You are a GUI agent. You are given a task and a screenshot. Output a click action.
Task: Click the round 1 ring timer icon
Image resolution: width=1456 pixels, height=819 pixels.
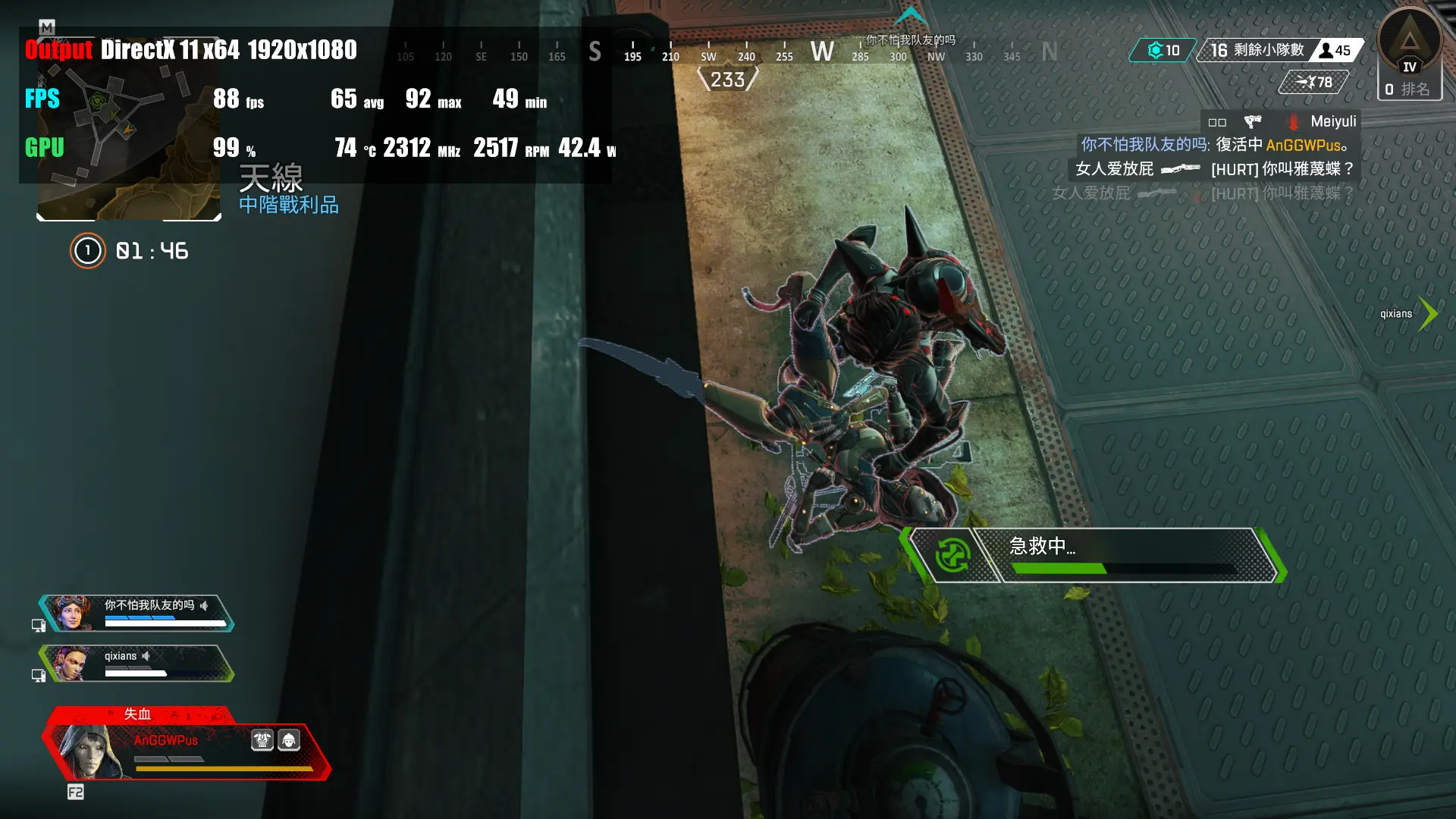coord(87,251)
